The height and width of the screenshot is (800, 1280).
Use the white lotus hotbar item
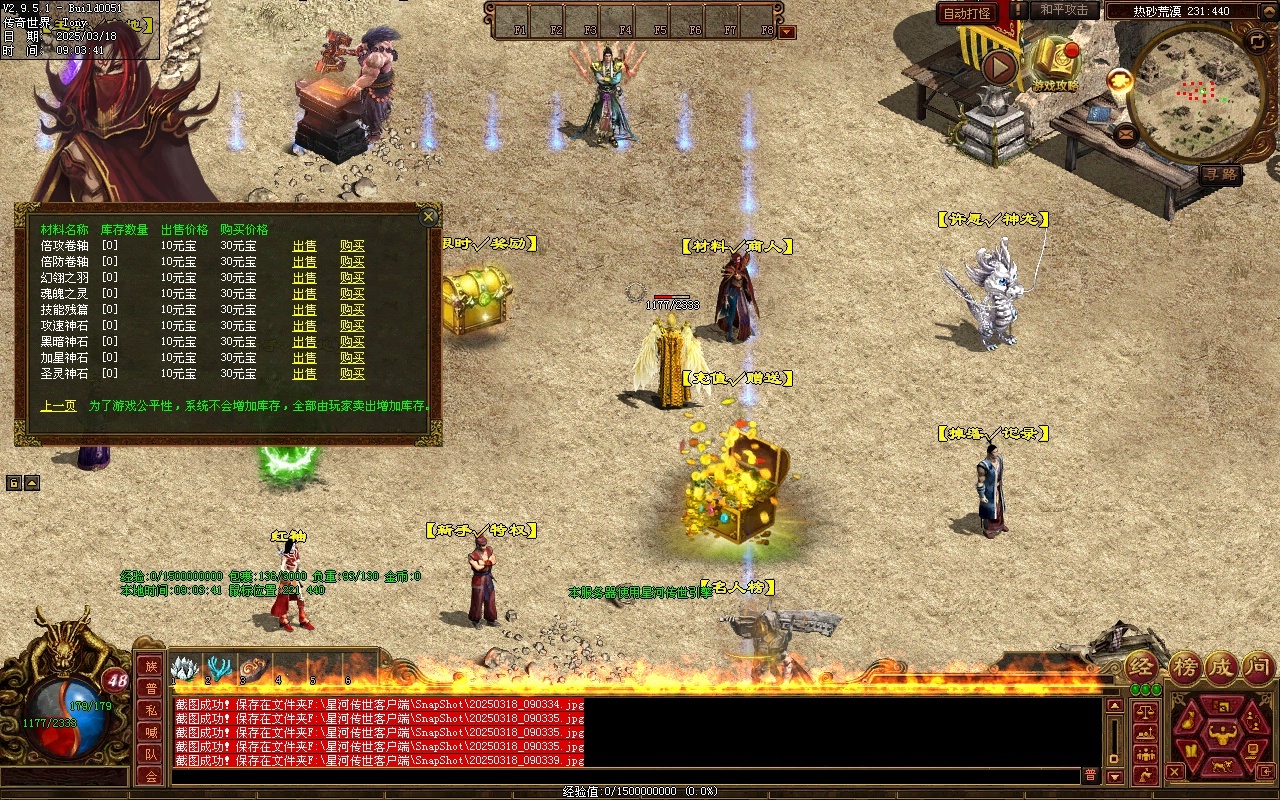pyautogui.click(x=185, y=668)
